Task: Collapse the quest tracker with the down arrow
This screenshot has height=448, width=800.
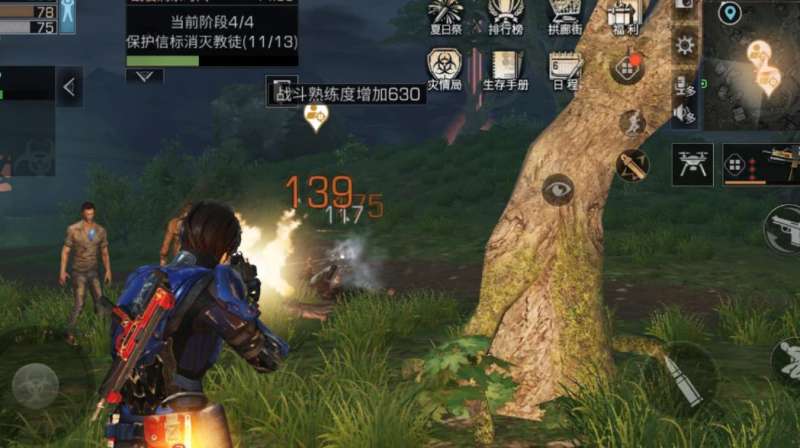Action: (145, 76)
